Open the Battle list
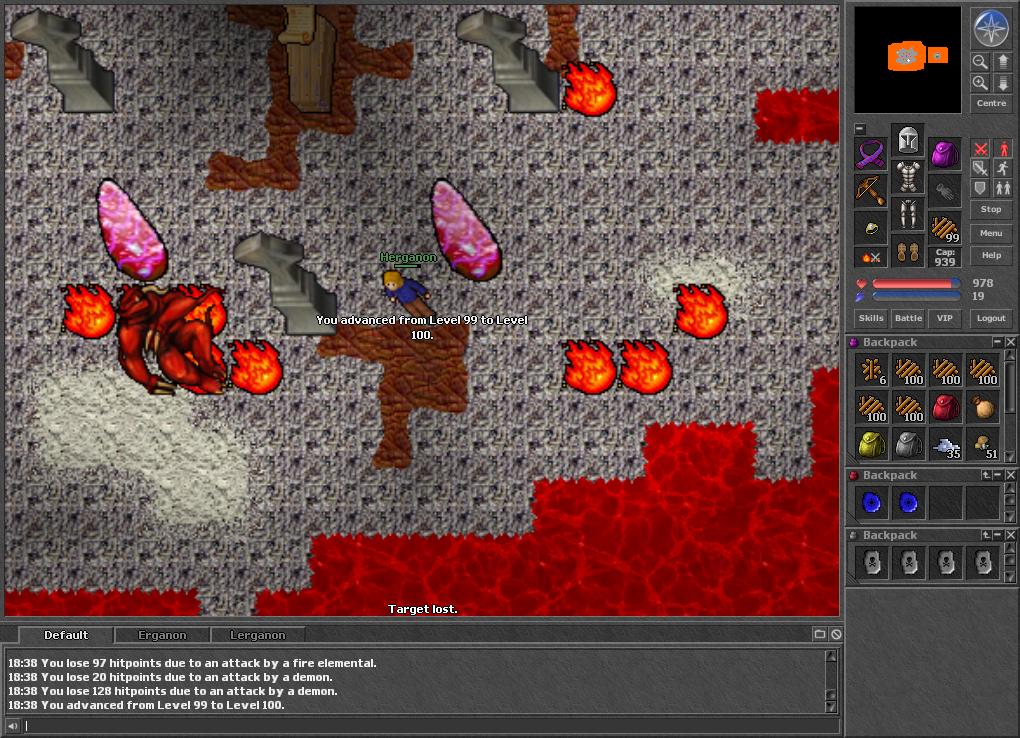The image size is (1020, 738). [908, 318]
